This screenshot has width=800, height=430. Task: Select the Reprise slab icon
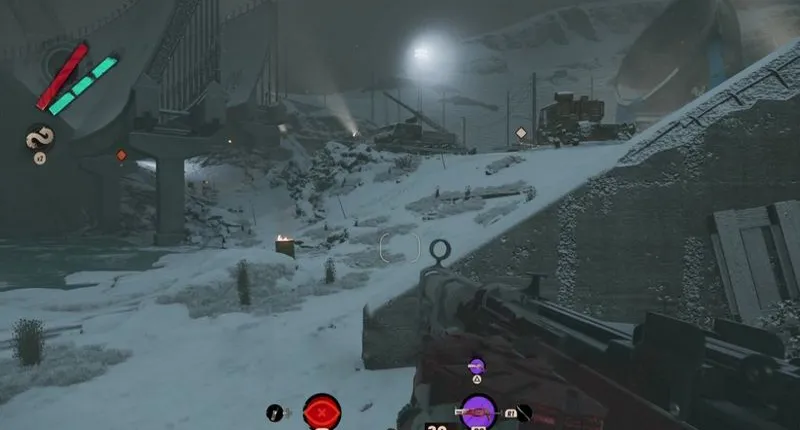pyautogui.click(x=40, y=137)
